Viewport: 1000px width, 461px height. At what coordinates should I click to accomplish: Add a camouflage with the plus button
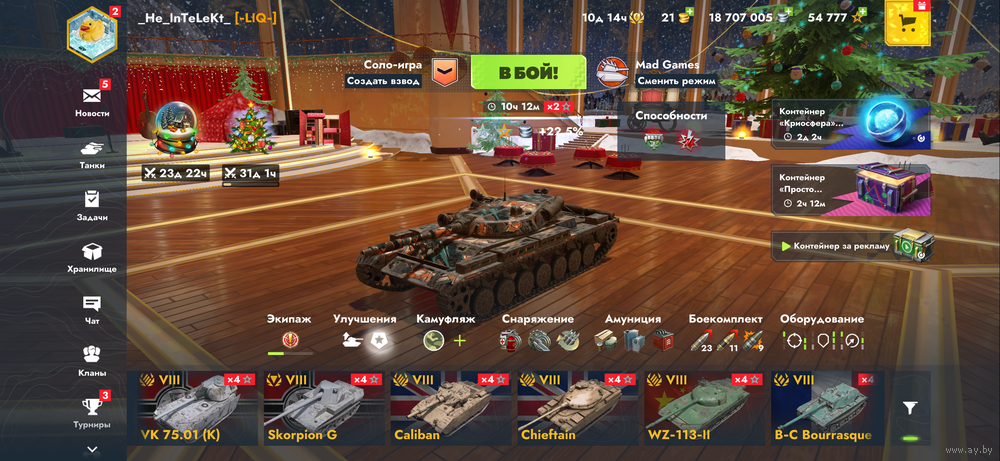click(x=460, y=340)
